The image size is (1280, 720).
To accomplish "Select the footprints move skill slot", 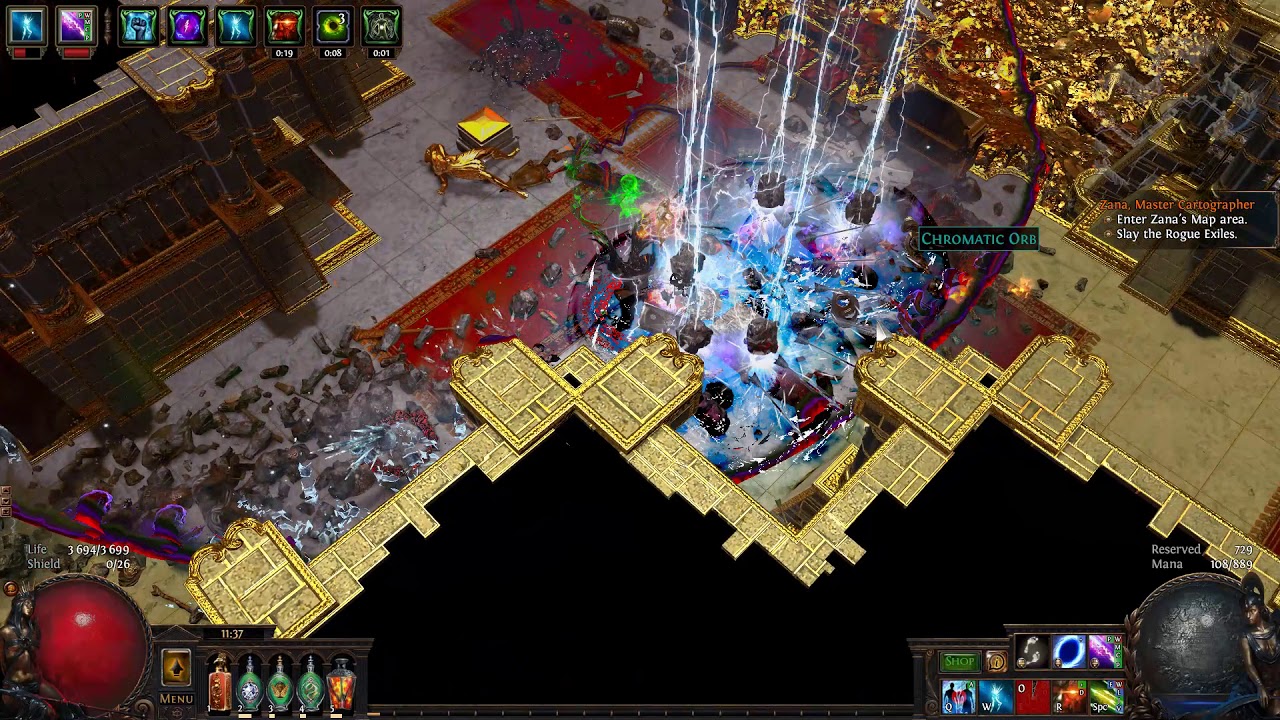I will (1032, 652).
